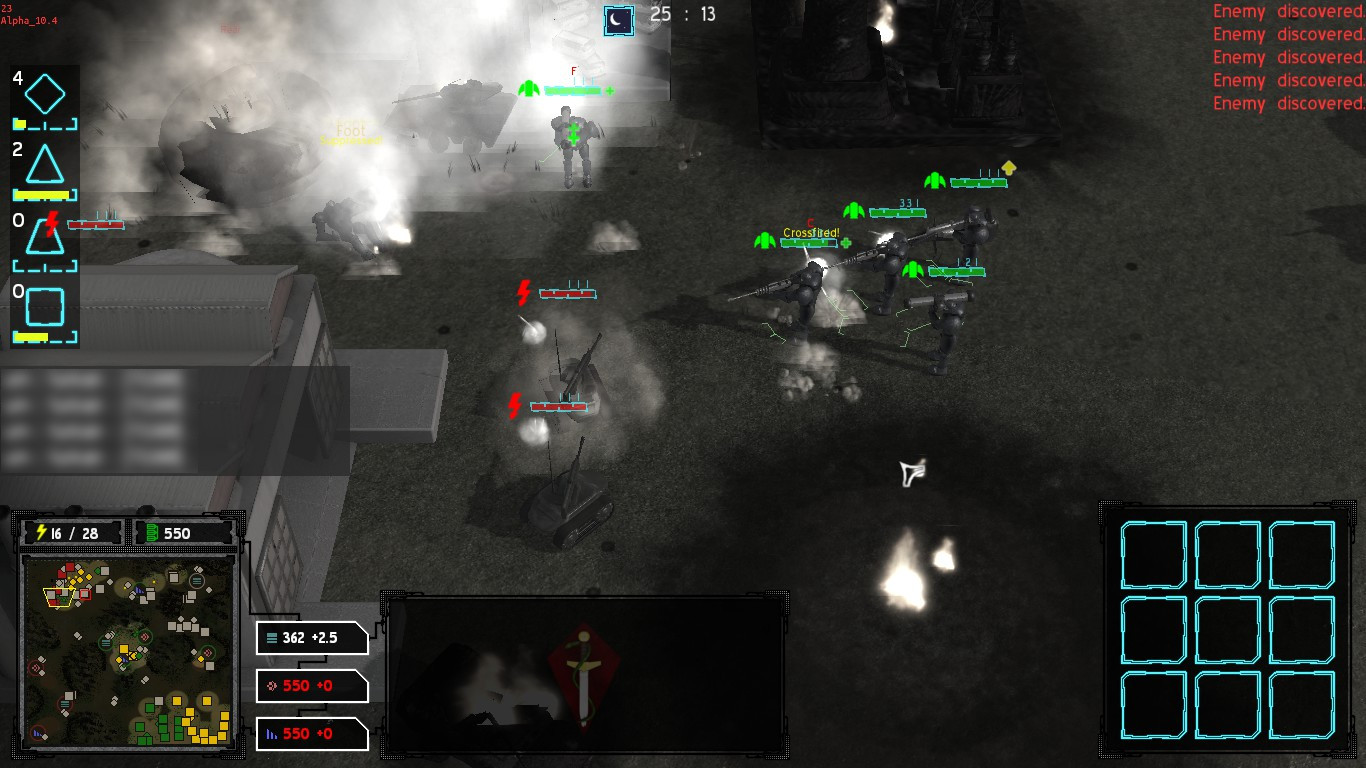Click the 16 / 28 power readout
Screen dimensions: 1366x768
72,532
